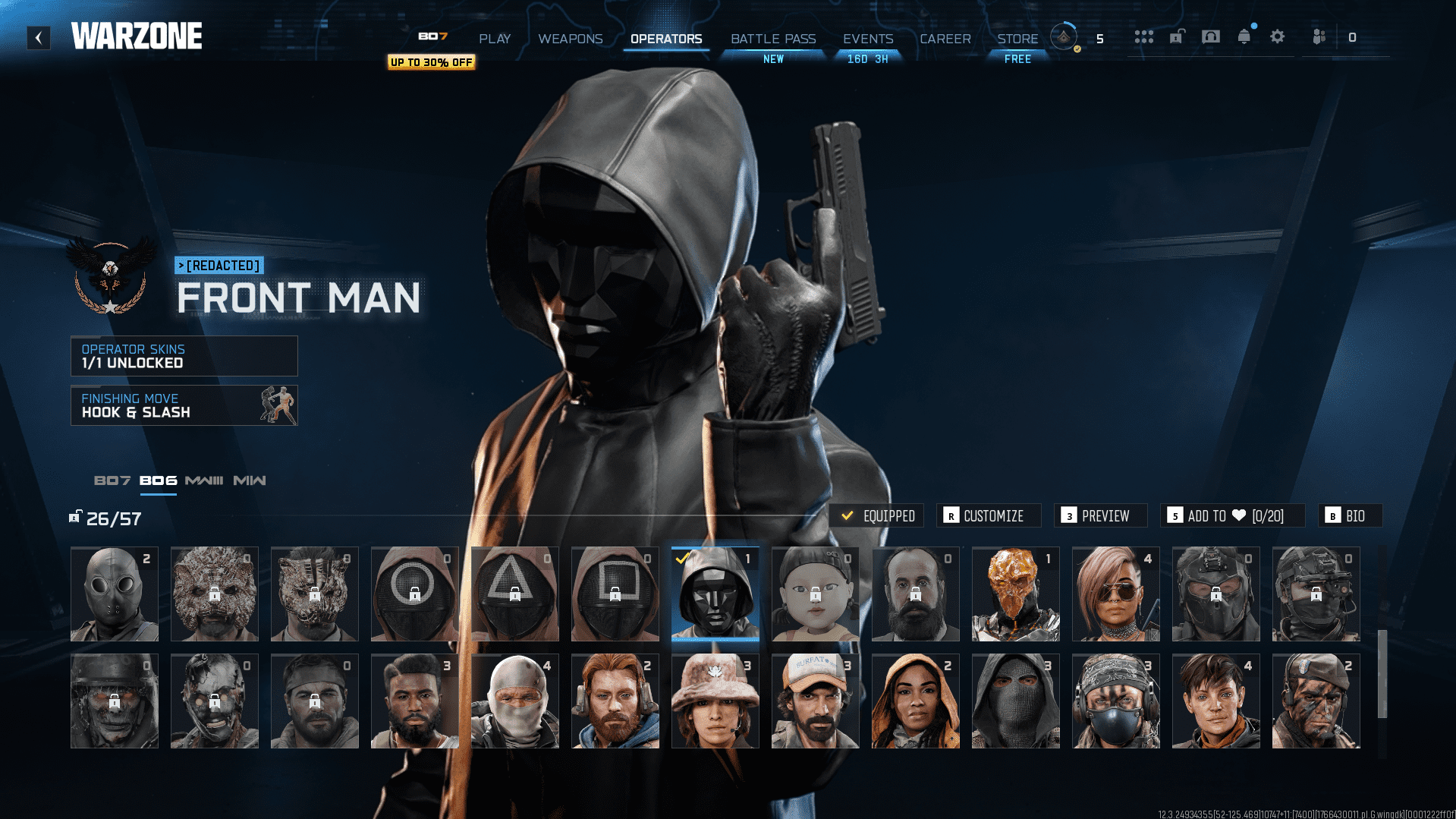
Task: Click the Finishing Move Hook & Slash panel
Action: pos(184,405)
